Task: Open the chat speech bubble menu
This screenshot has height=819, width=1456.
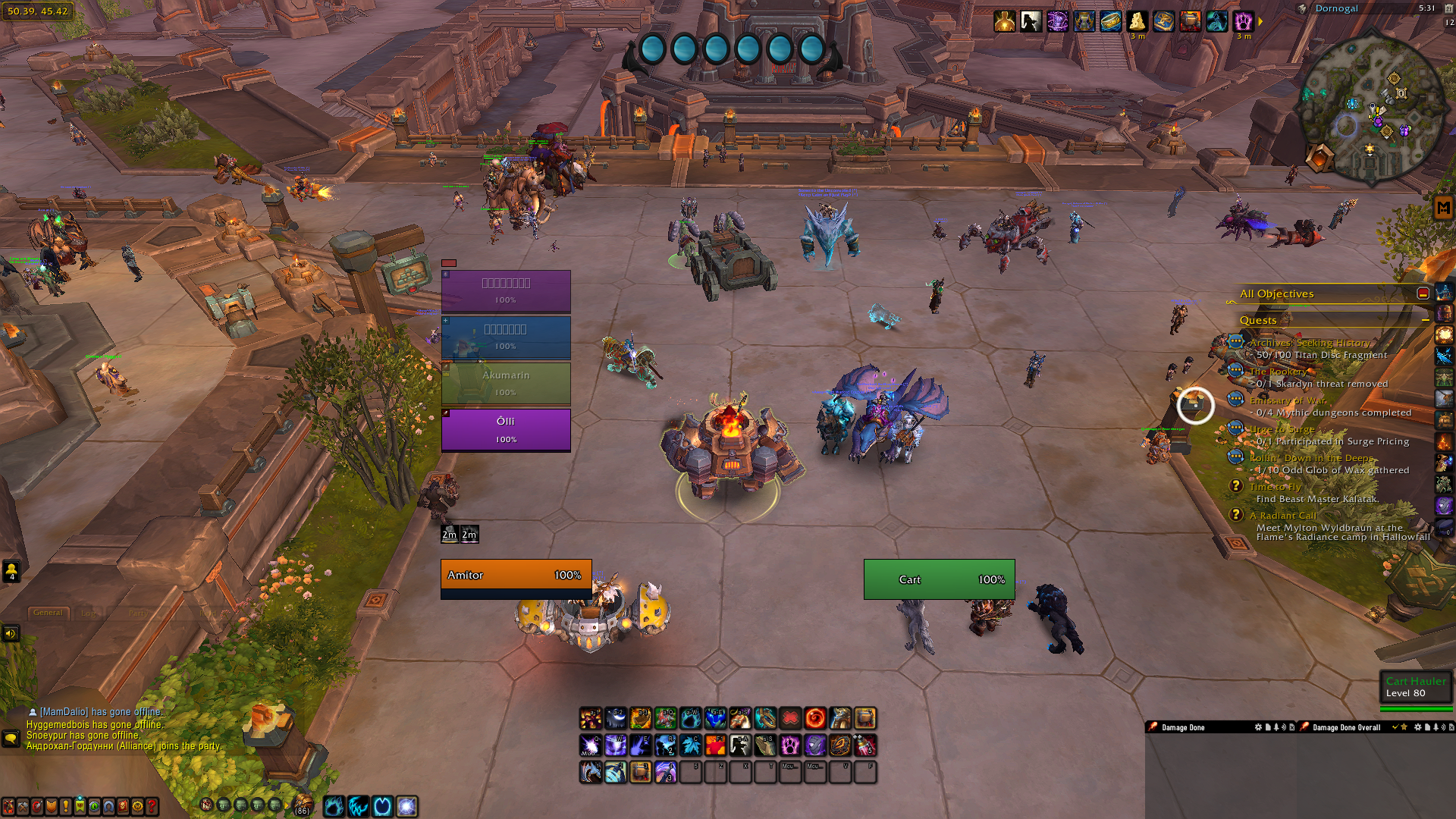Action: click(11, 738)
